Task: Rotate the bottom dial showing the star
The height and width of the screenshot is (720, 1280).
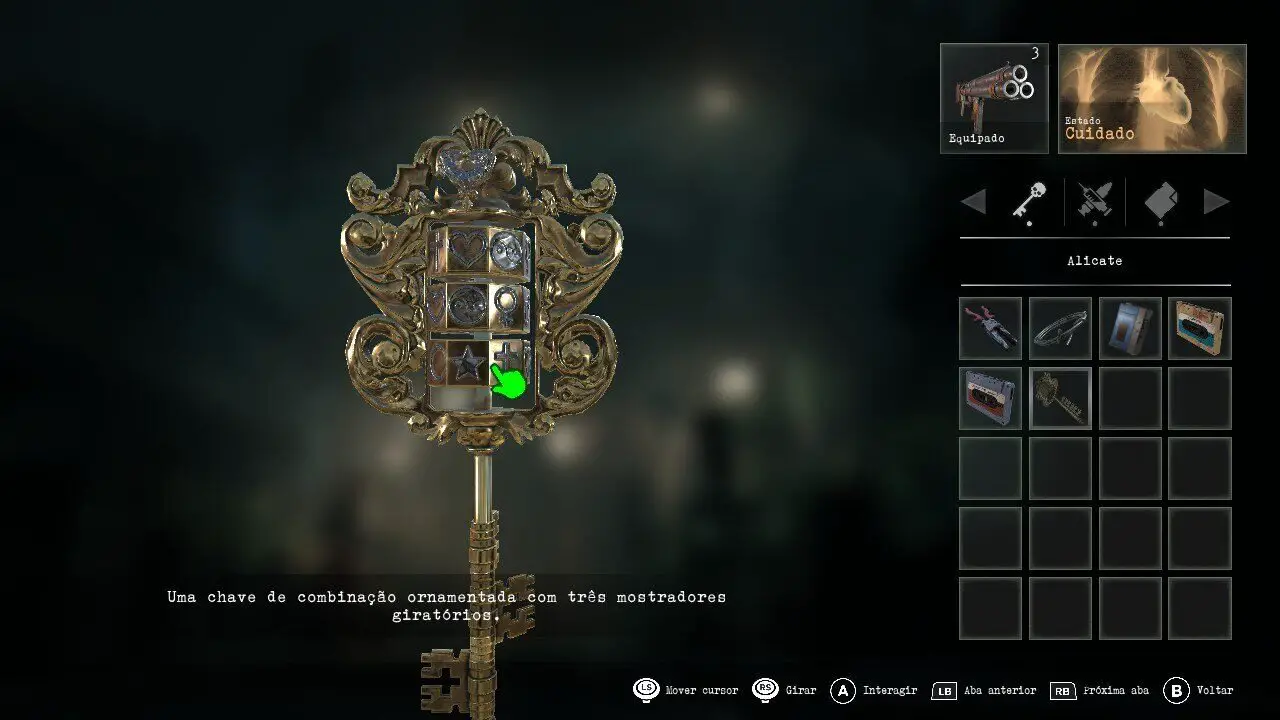Action: pos(465,362)
